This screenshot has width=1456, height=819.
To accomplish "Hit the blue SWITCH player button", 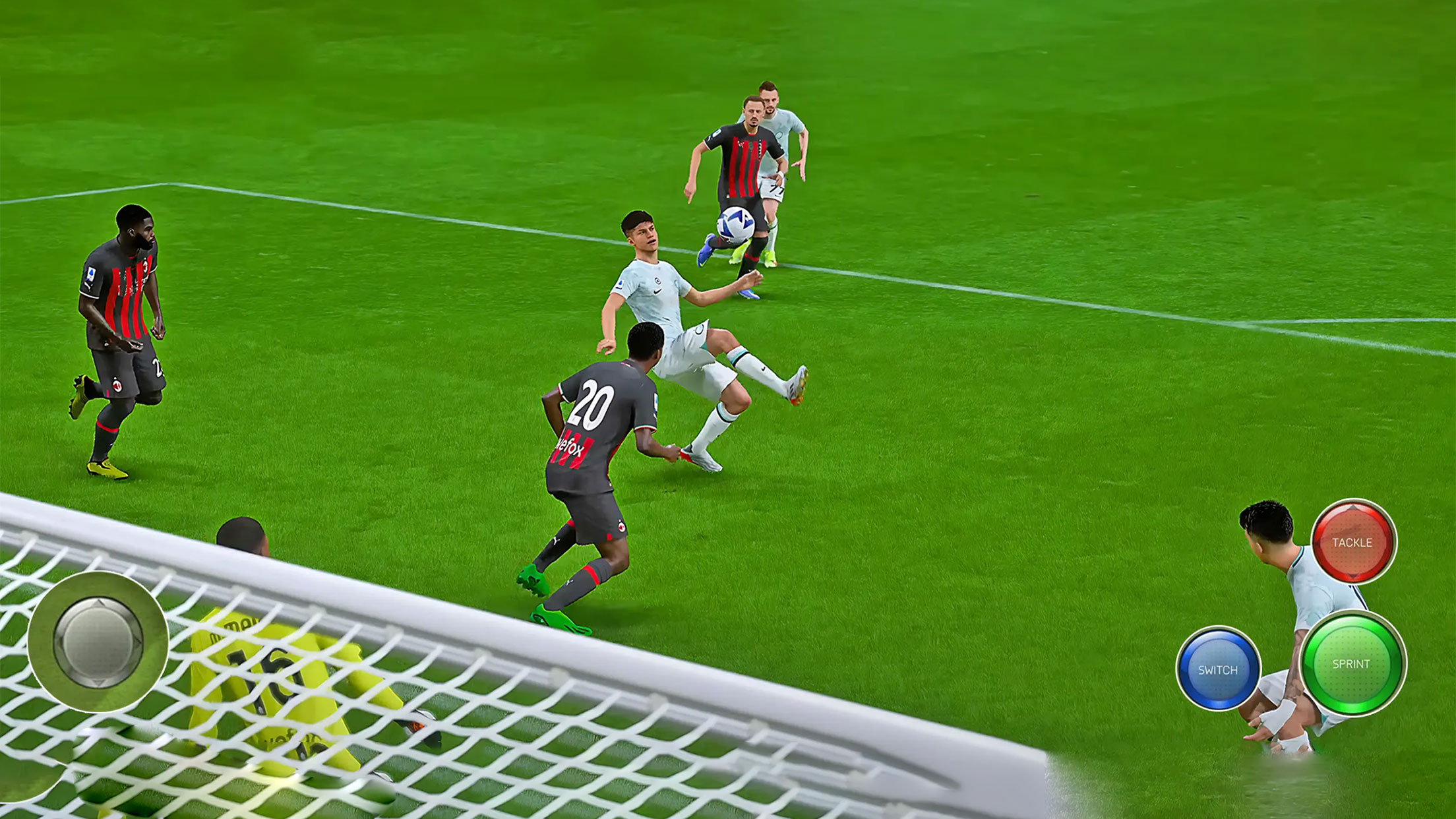I will tap(1218, 669).
